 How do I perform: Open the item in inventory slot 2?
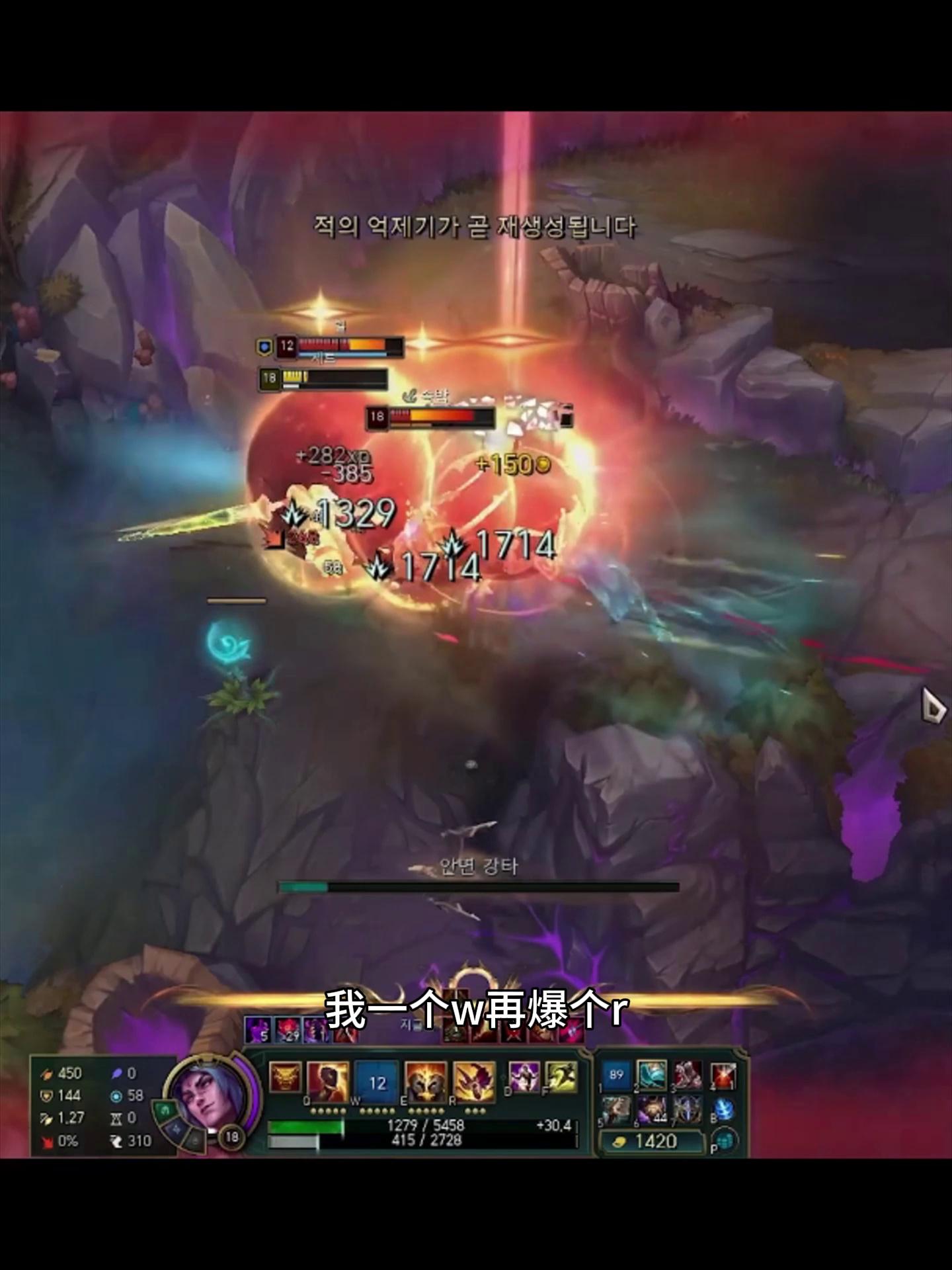pos(653,1076)
